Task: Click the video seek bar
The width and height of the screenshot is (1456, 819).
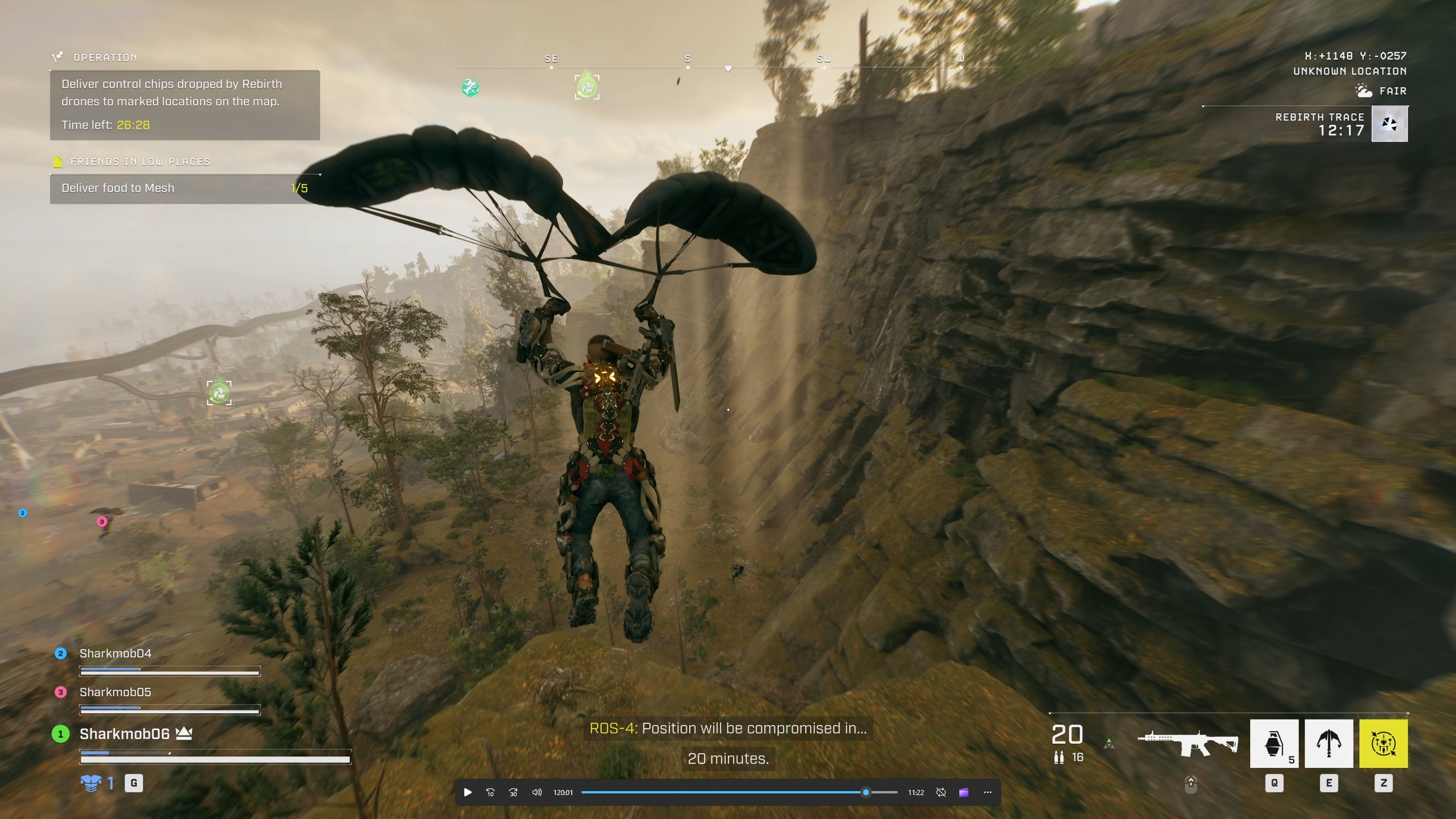Action: pos(739,792)
